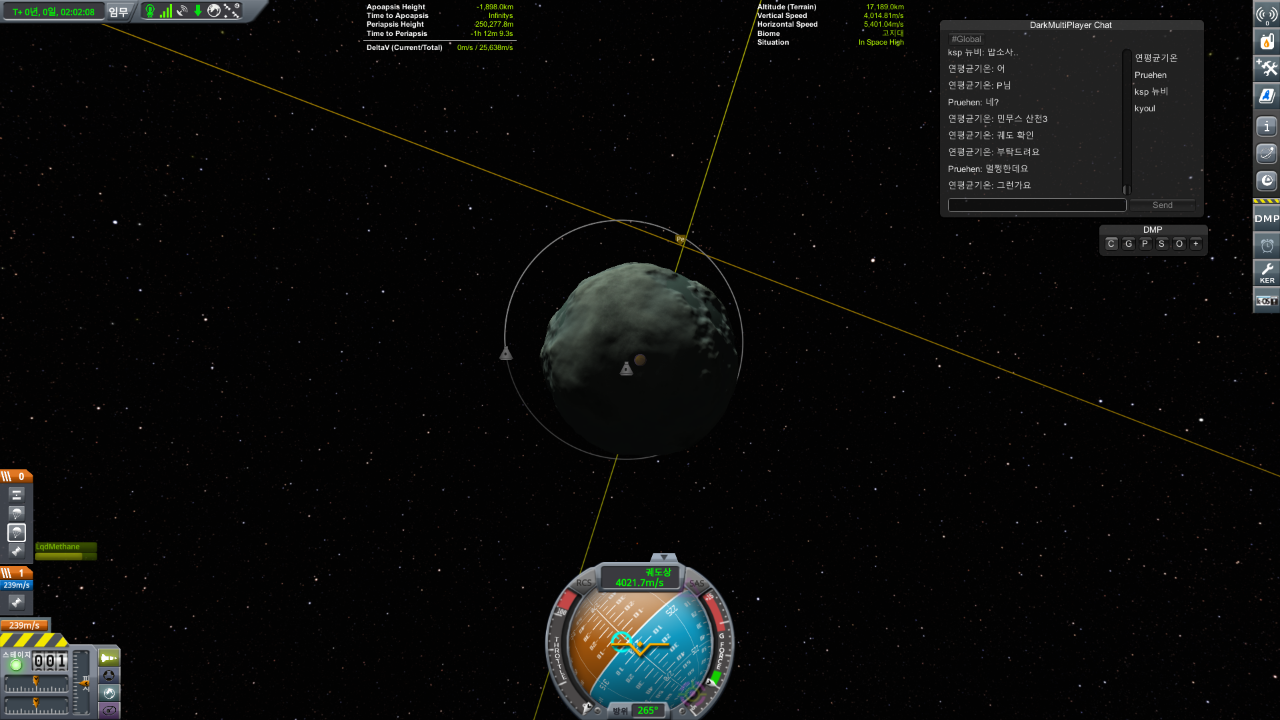Open the alarm clock toolbar button

pos(1267,245)
